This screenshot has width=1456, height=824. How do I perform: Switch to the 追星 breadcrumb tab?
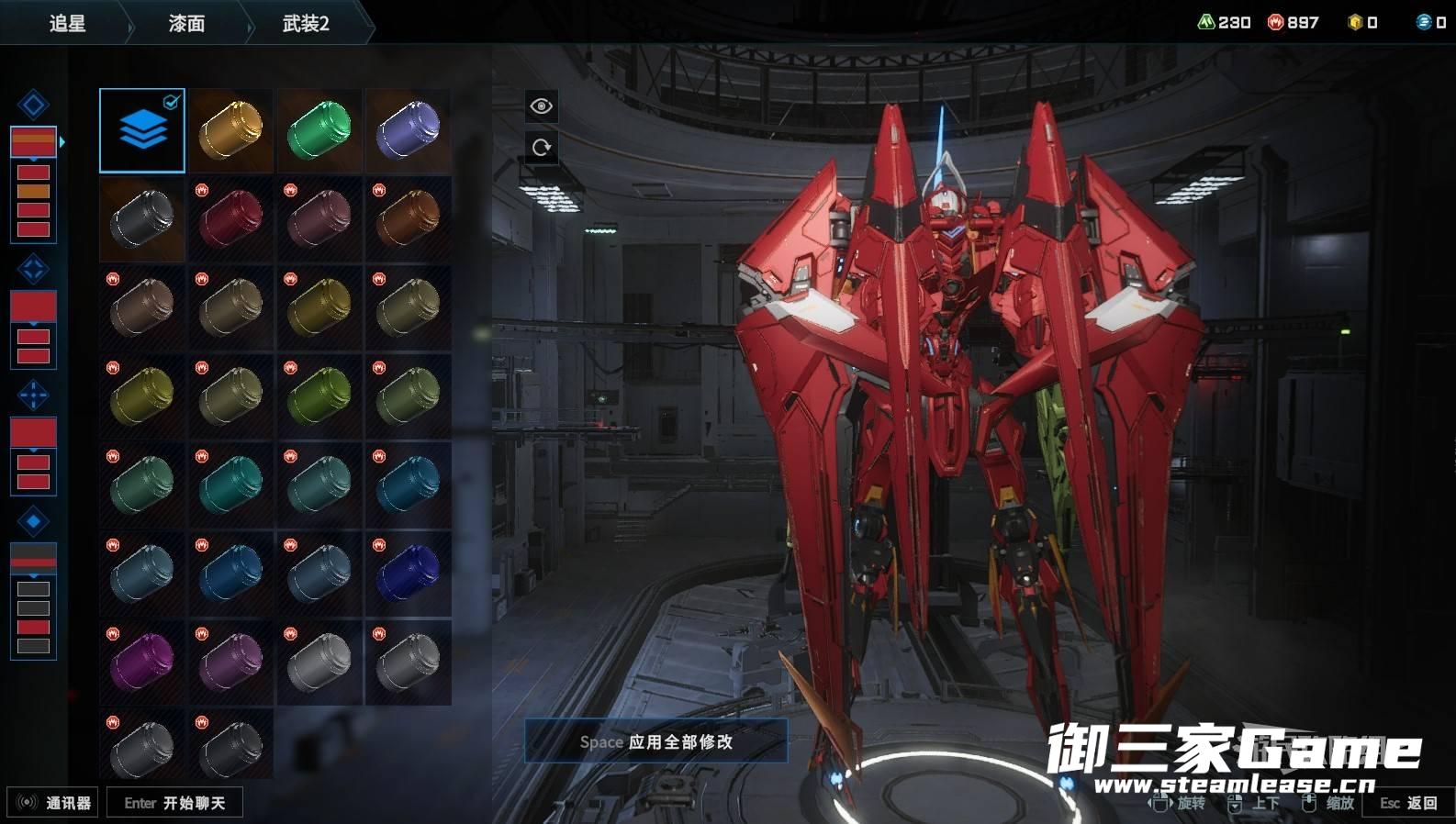(x=67, y=24)
